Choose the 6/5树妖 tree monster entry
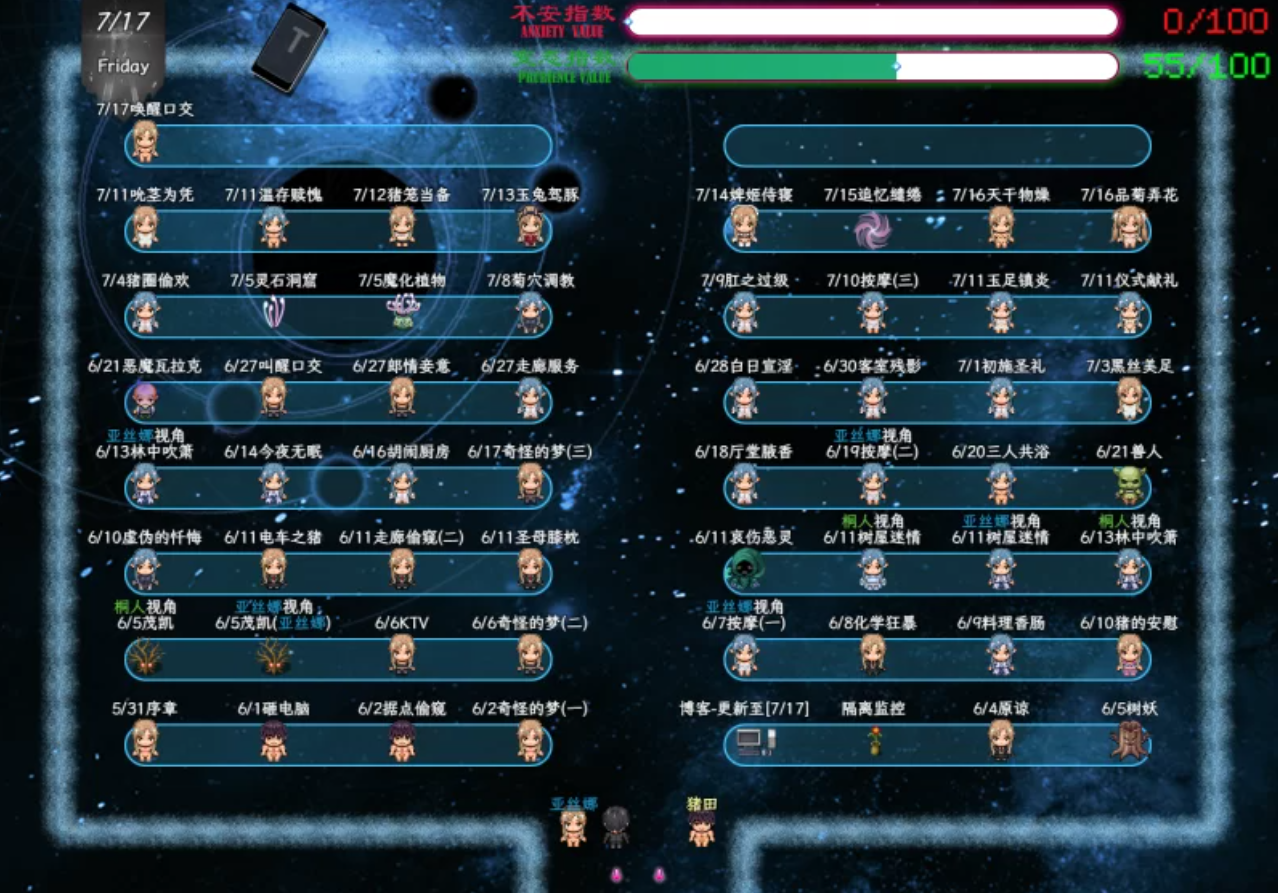The image size is (1278, 893). (x=1130, y=742)
